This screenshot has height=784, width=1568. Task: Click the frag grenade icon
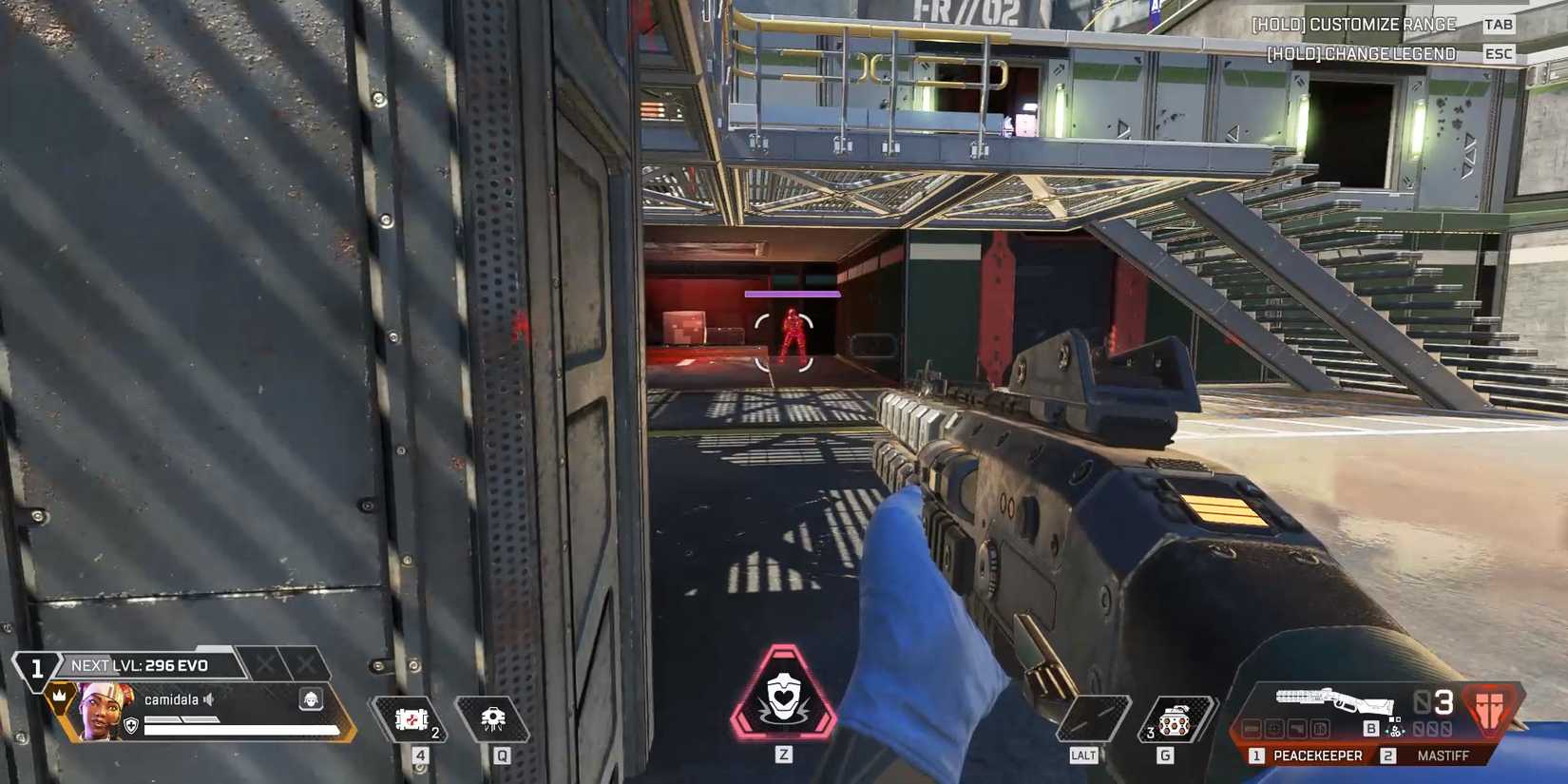1174,724
